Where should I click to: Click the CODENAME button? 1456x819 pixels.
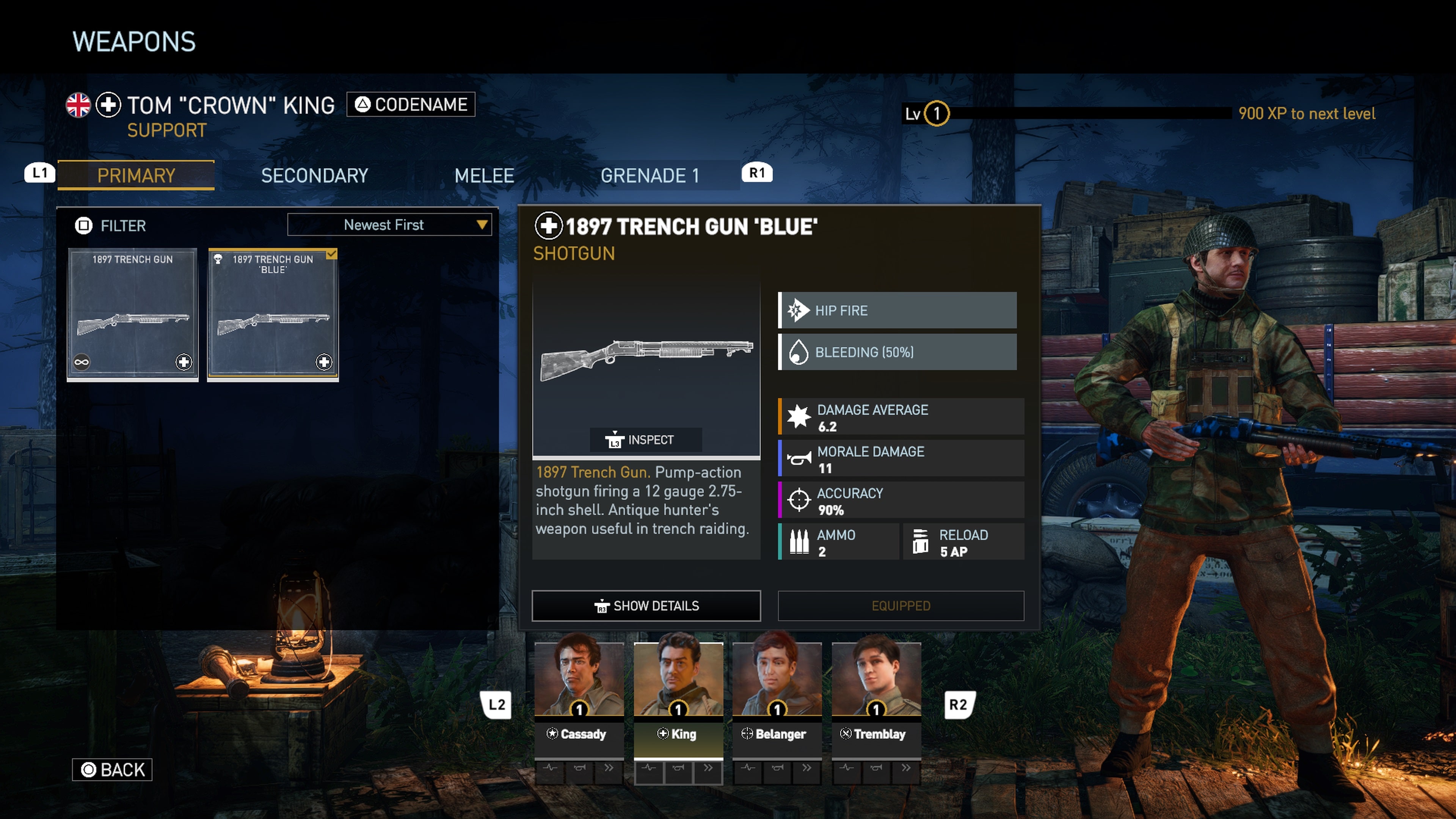pyautogui.click(x=411, y=104)
